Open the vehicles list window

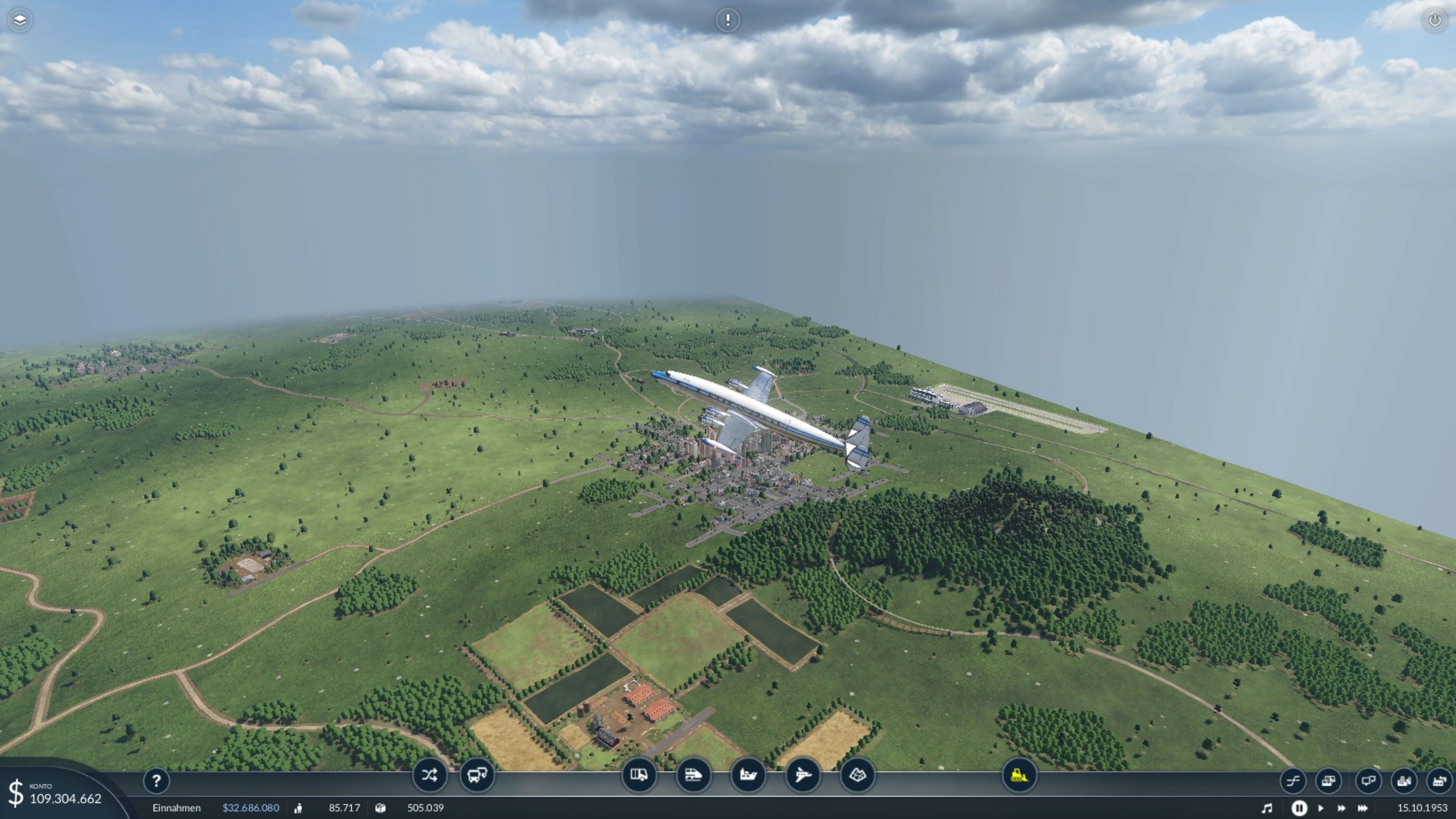click(x=1328, y=781)
